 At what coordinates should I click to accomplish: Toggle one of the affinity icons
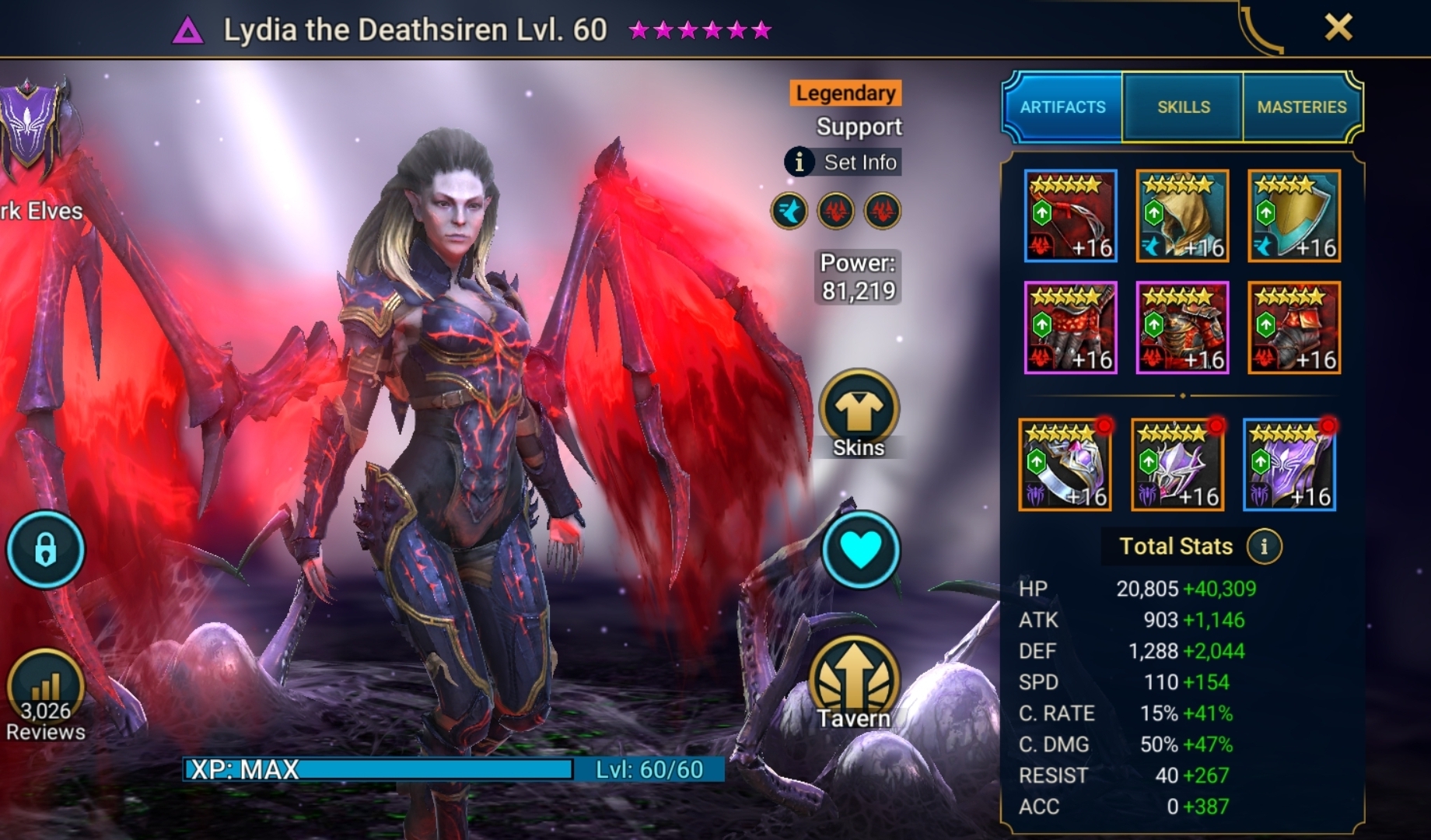pos(790,211)
